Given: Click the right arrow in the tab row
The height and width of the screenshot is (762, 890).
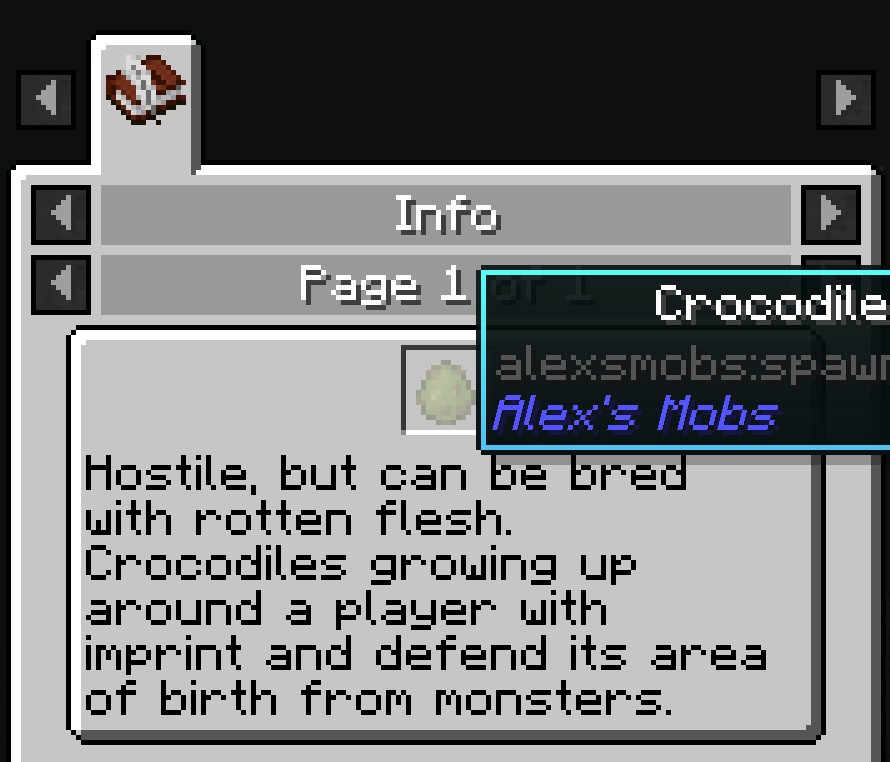Looking at the screenshot, I should [845, 98].
